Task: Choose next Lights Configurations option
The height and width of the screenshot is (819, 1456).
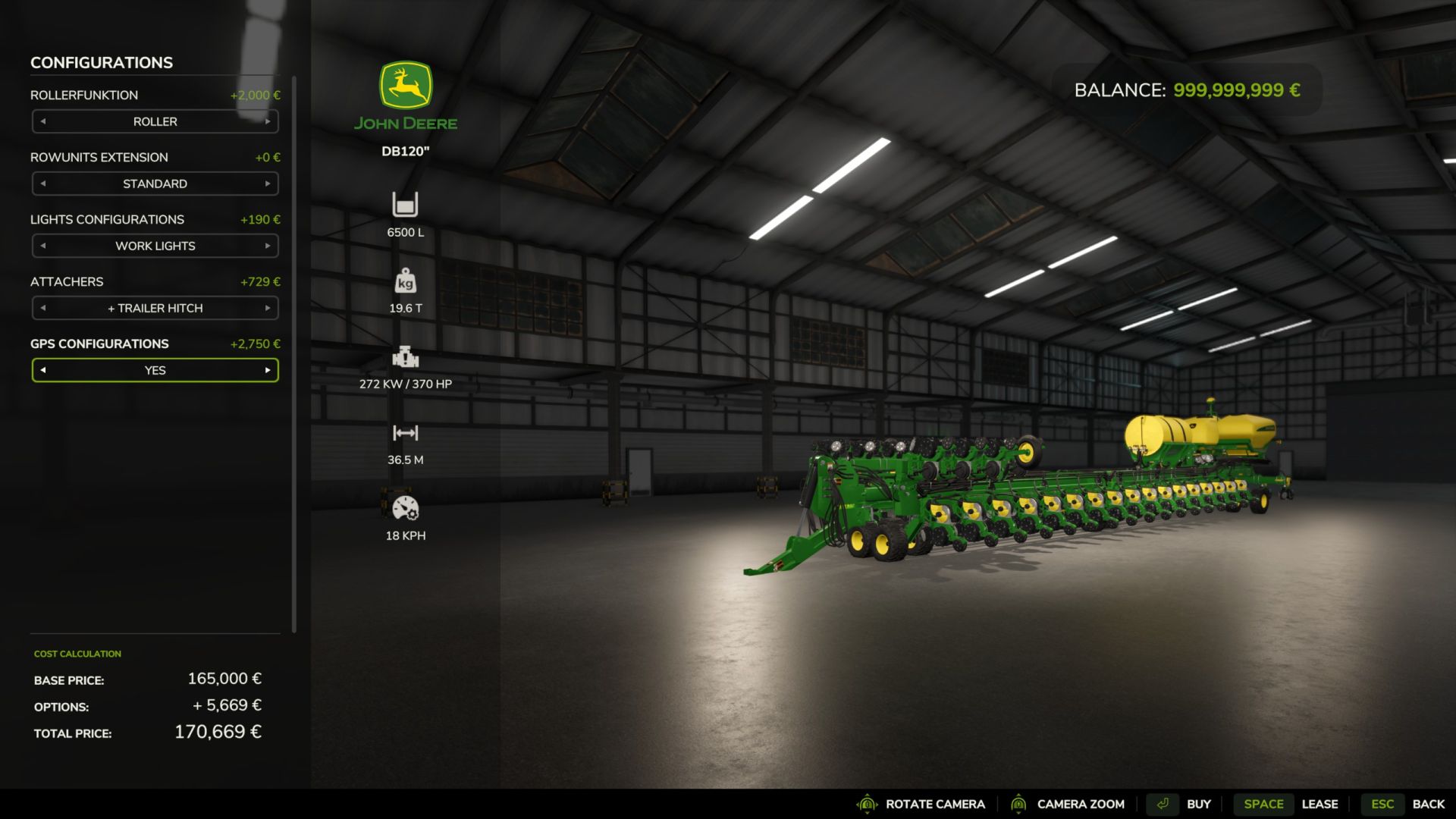Action: [x=268, y=246]
